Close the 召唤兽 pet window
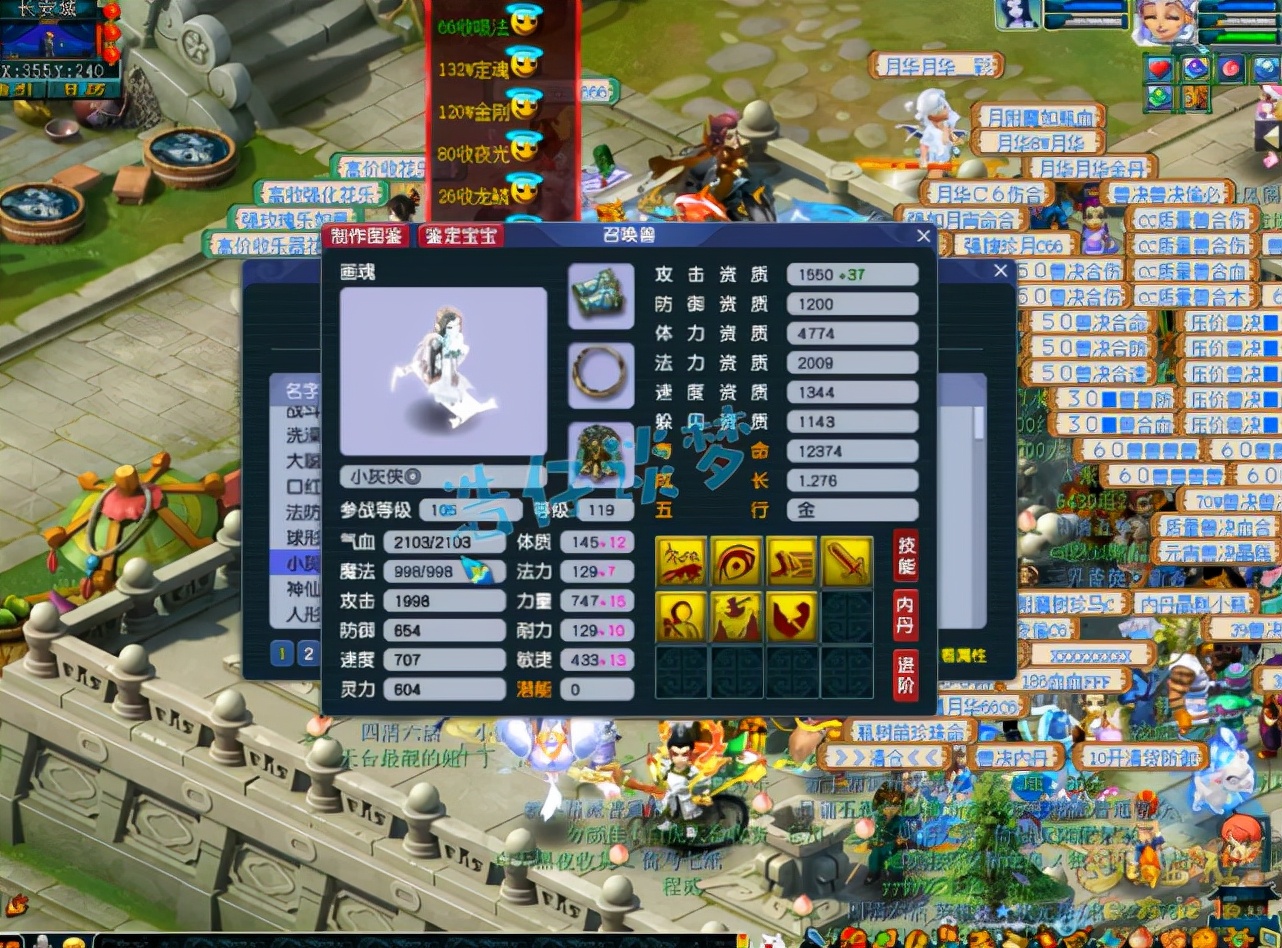 (x=924, y=236)
